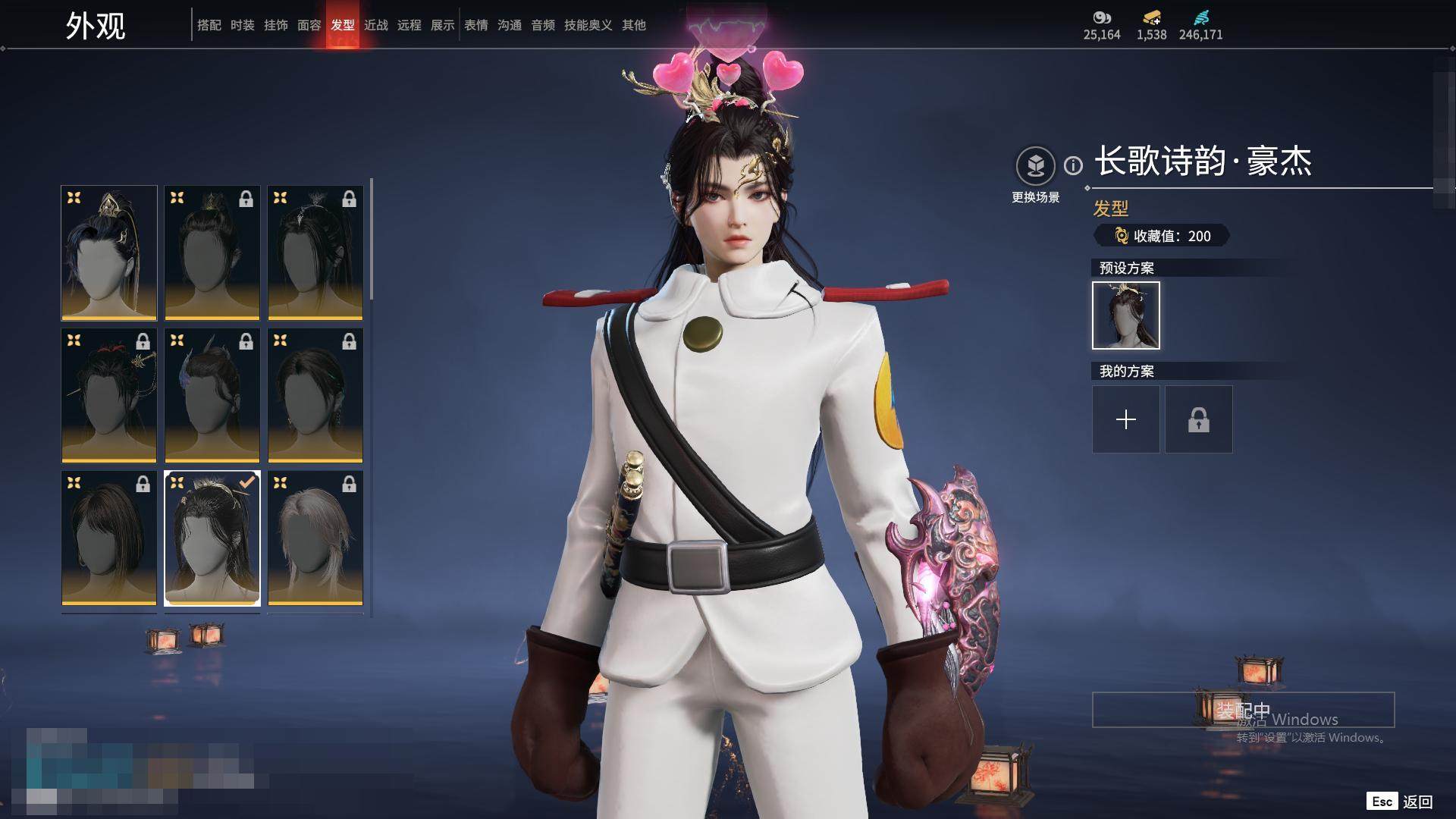Open the 时装 tab
Viewport: 1456px width, 819px height.
(x=243, y=25)
